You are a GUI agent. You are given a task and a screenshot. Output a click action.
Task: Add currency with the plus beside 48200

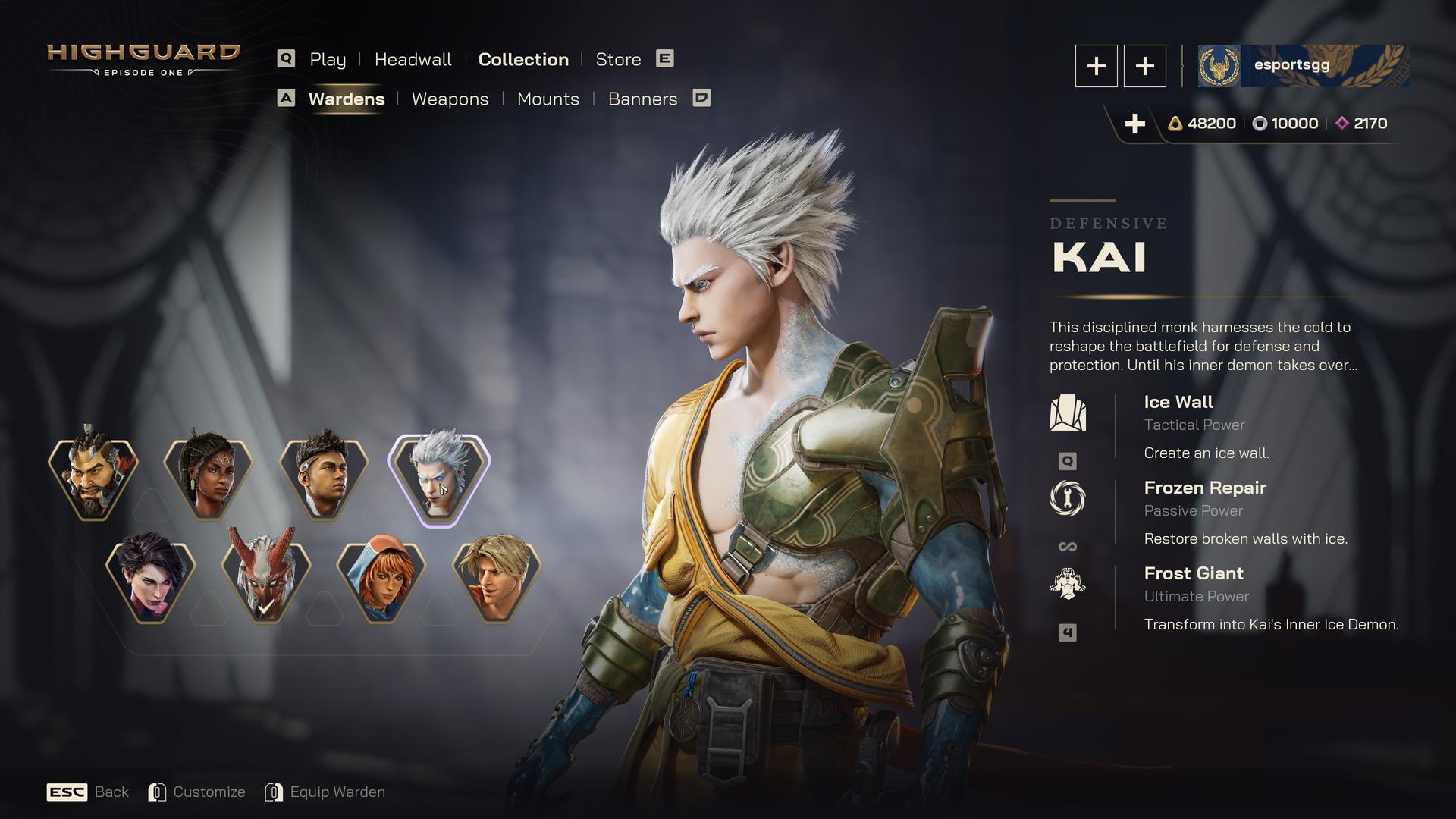click(x=1134, y=124)
